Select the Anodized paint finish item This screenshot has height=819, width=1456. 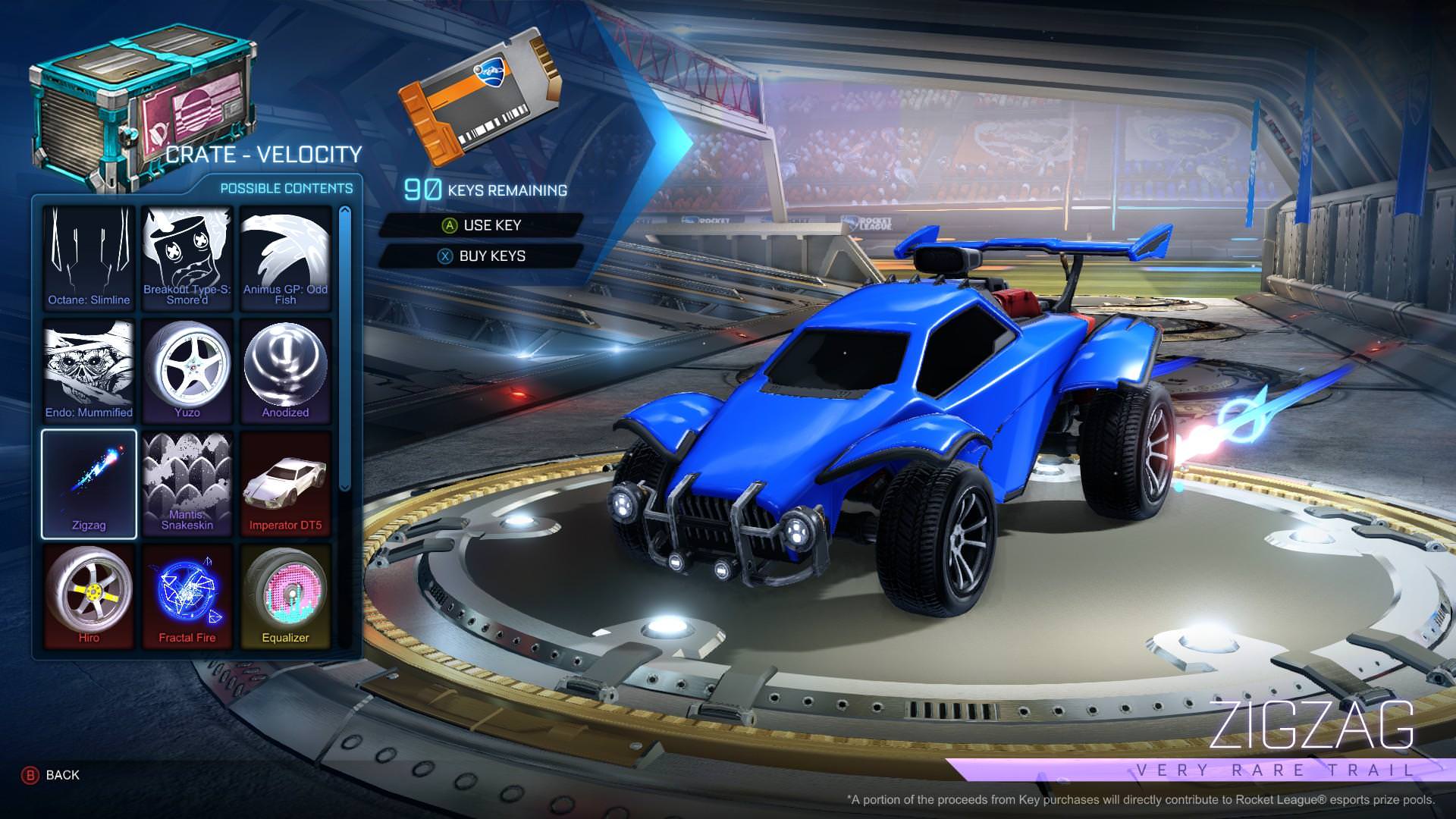(286, 370)
